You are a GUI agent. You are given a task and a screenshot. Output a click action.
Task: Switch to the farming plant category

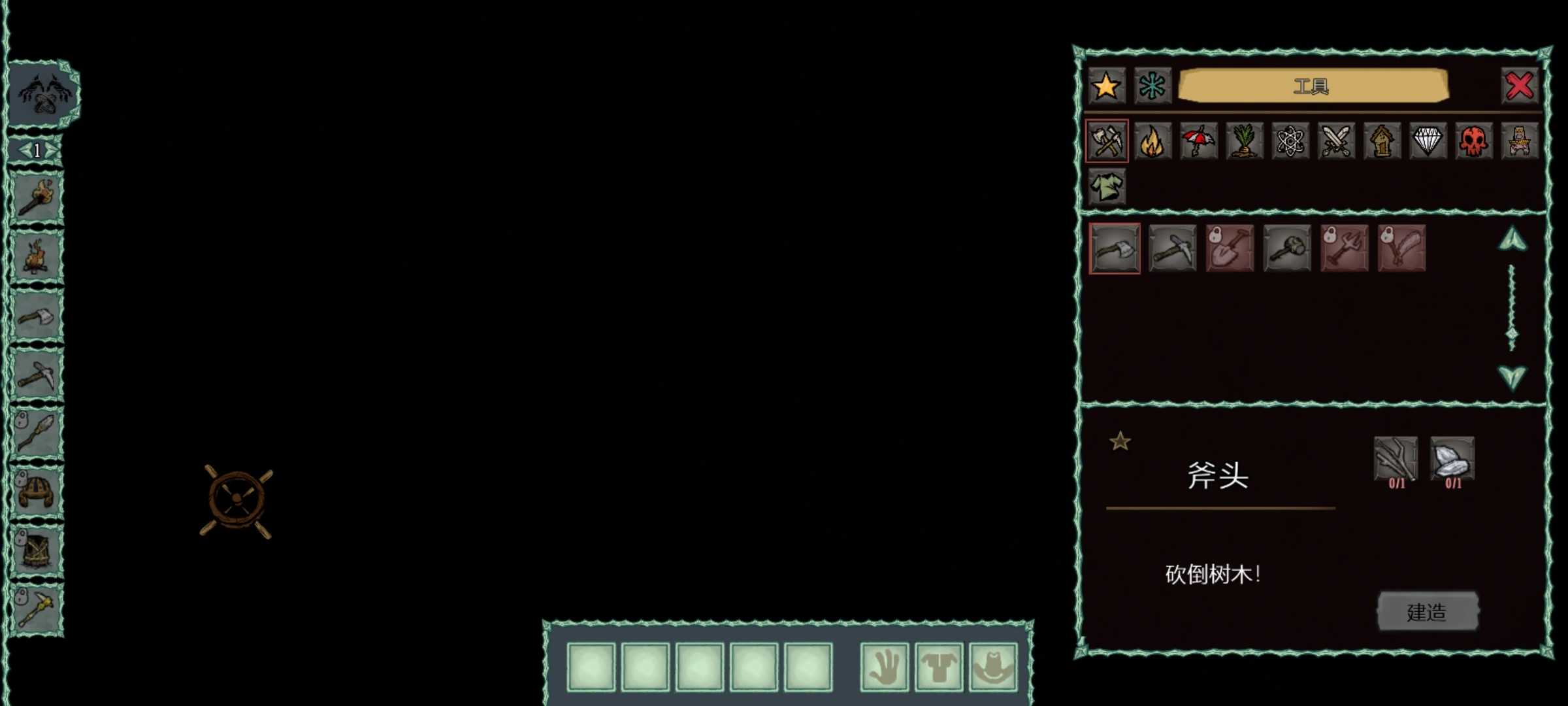1245,141
